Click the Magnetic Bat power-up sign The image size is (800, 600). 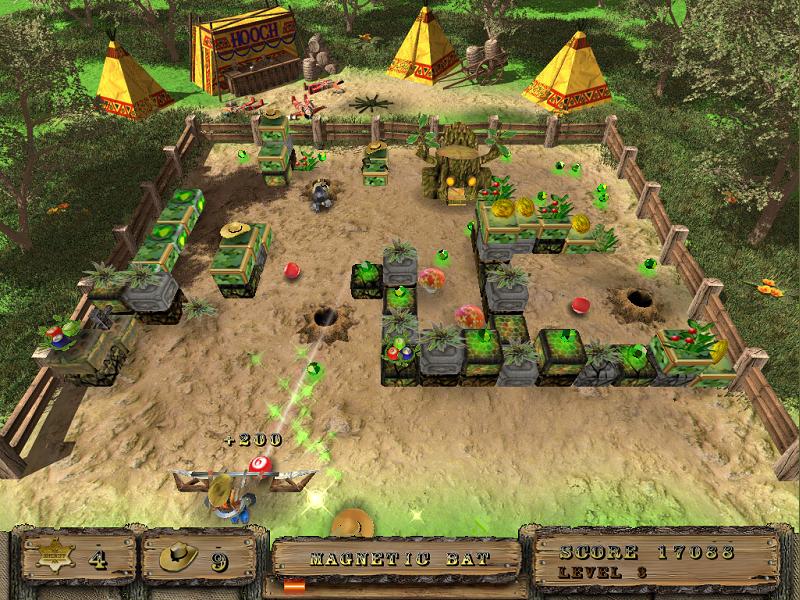point(398,559)
